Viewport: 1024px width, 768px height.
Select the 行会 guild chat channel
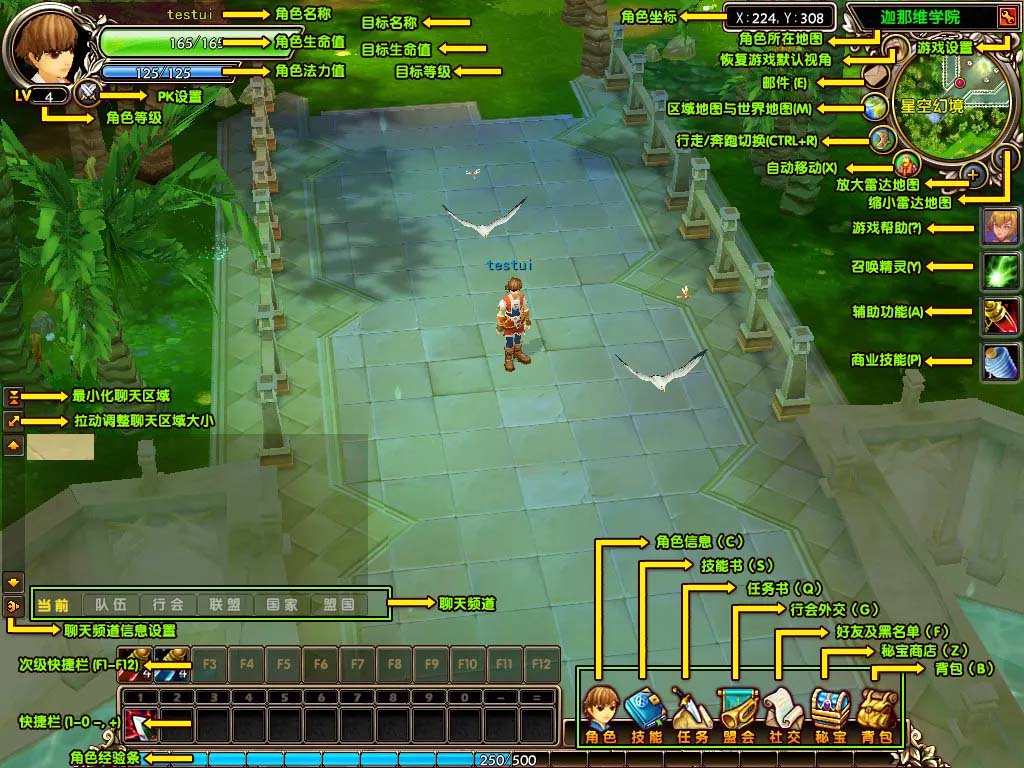tap(168, 605)
